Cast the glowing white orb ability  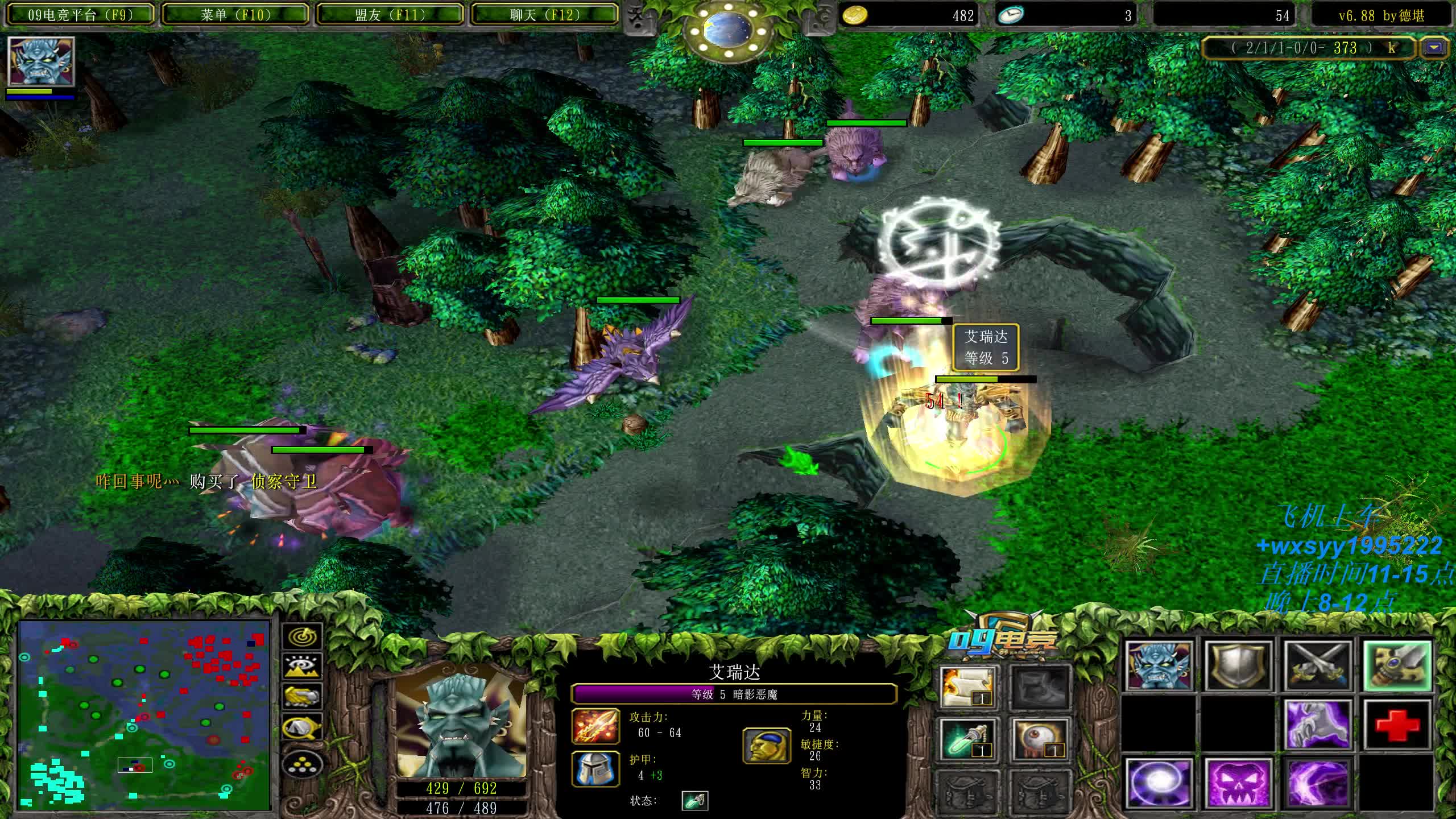point(1158,783)
